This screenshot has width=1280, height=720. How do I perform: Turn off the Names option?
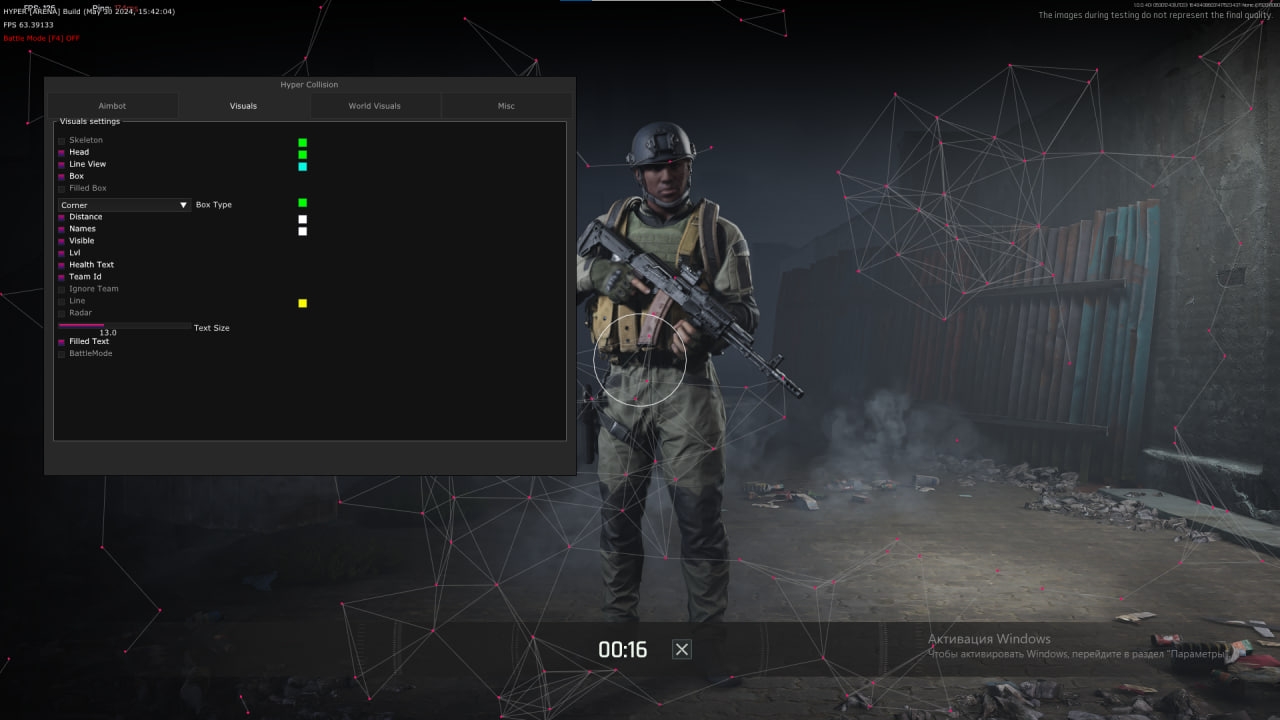coord(61,228)
